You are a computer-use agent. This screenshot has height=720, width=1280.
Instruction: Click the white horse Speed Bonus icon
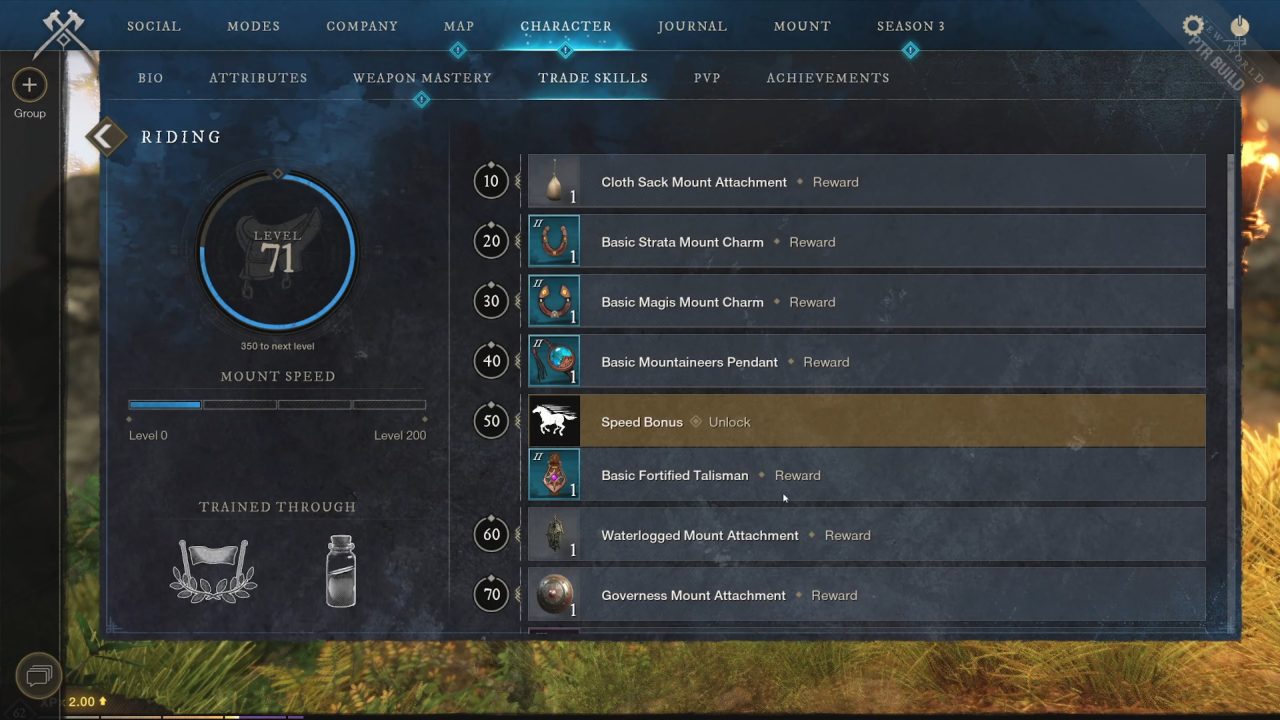[554, 421]
